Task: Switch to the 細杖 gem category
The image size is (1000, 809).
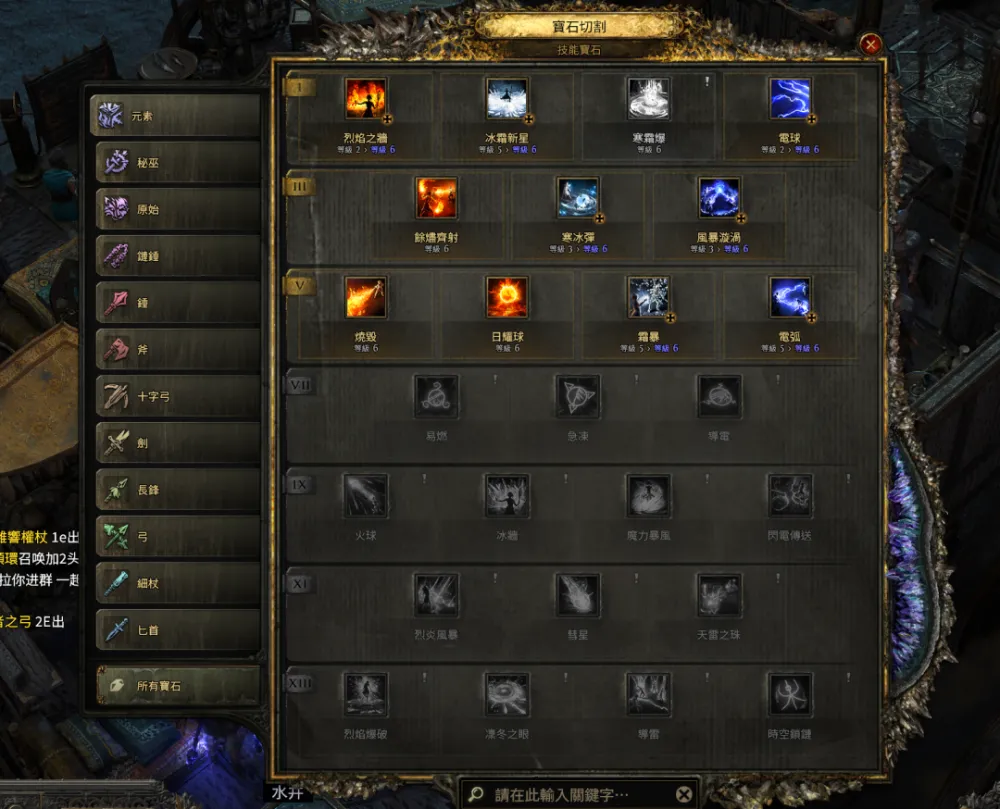Action: 176,583
